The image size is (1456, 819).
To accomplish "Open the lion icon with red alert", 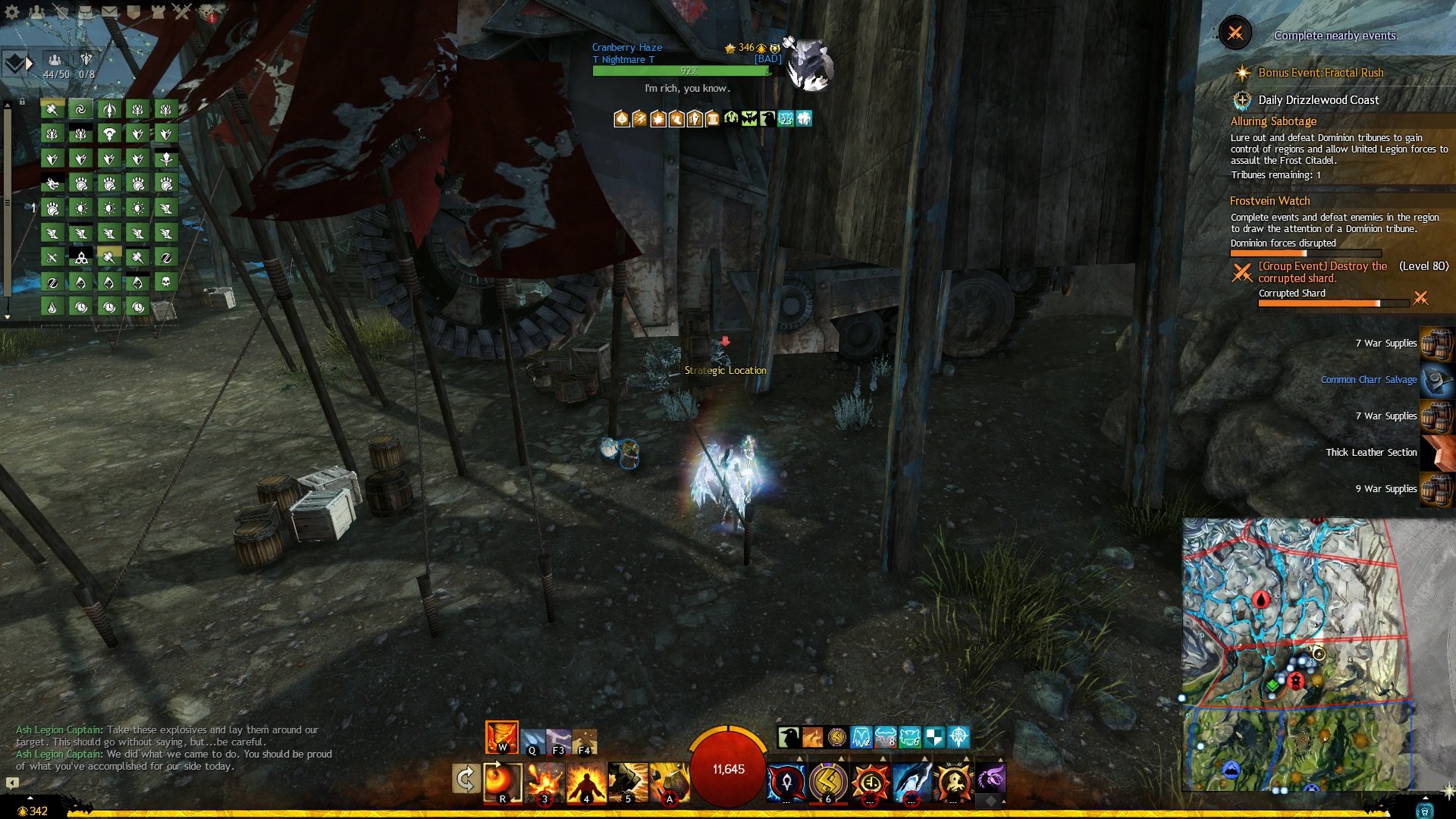I will pyautogui.click(x=206, y=12).
